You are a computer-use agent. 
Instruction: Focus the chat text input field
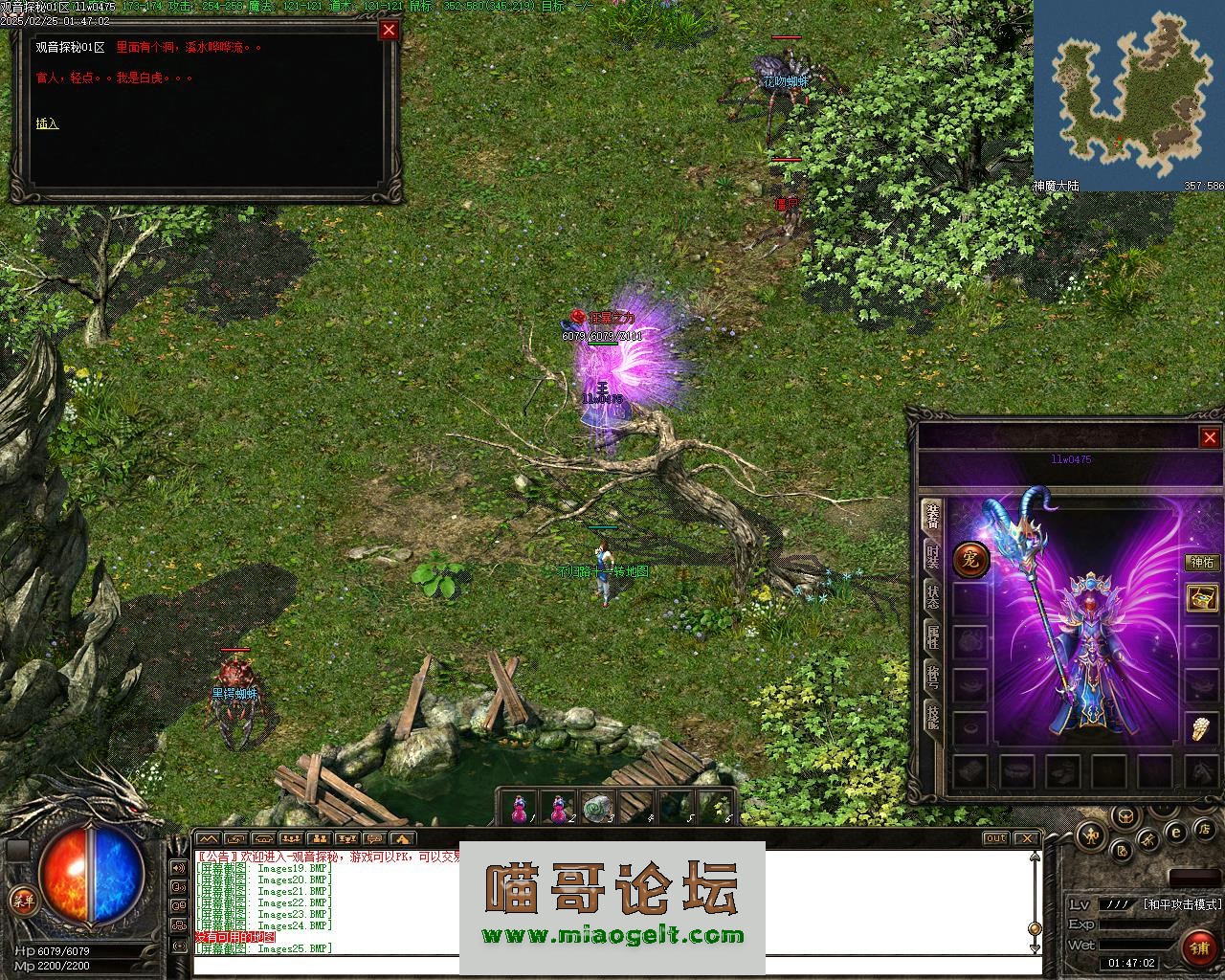pyautogui.click(x=612, y=965)
